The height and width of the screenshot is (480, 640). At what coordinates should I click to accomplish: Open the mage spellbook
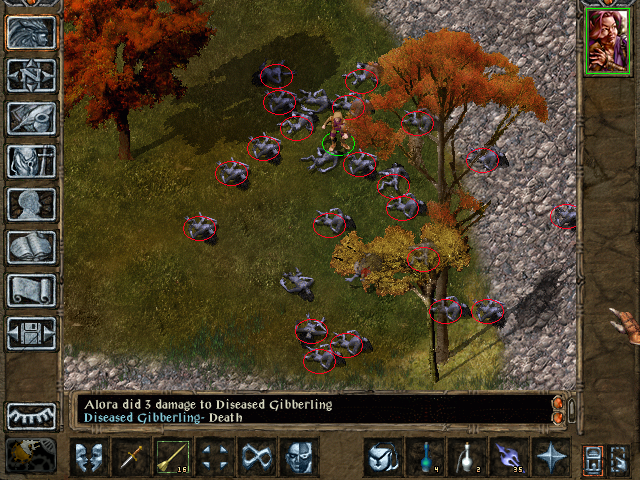[x=31, y=247]
